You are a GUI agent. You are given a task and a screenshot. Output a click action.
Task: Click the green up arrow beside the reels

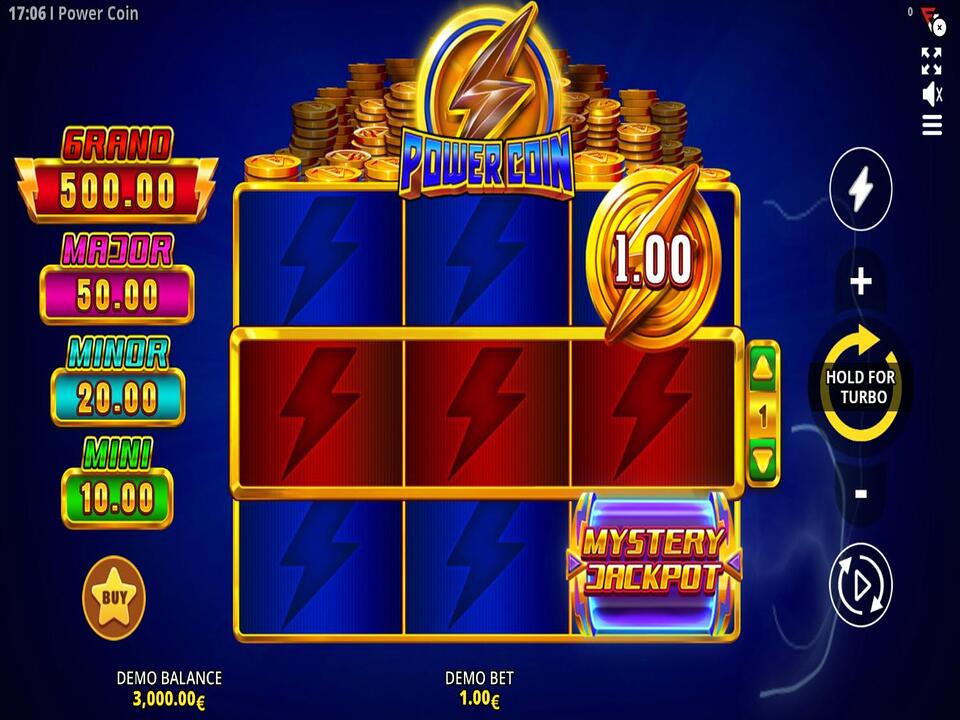763,369
